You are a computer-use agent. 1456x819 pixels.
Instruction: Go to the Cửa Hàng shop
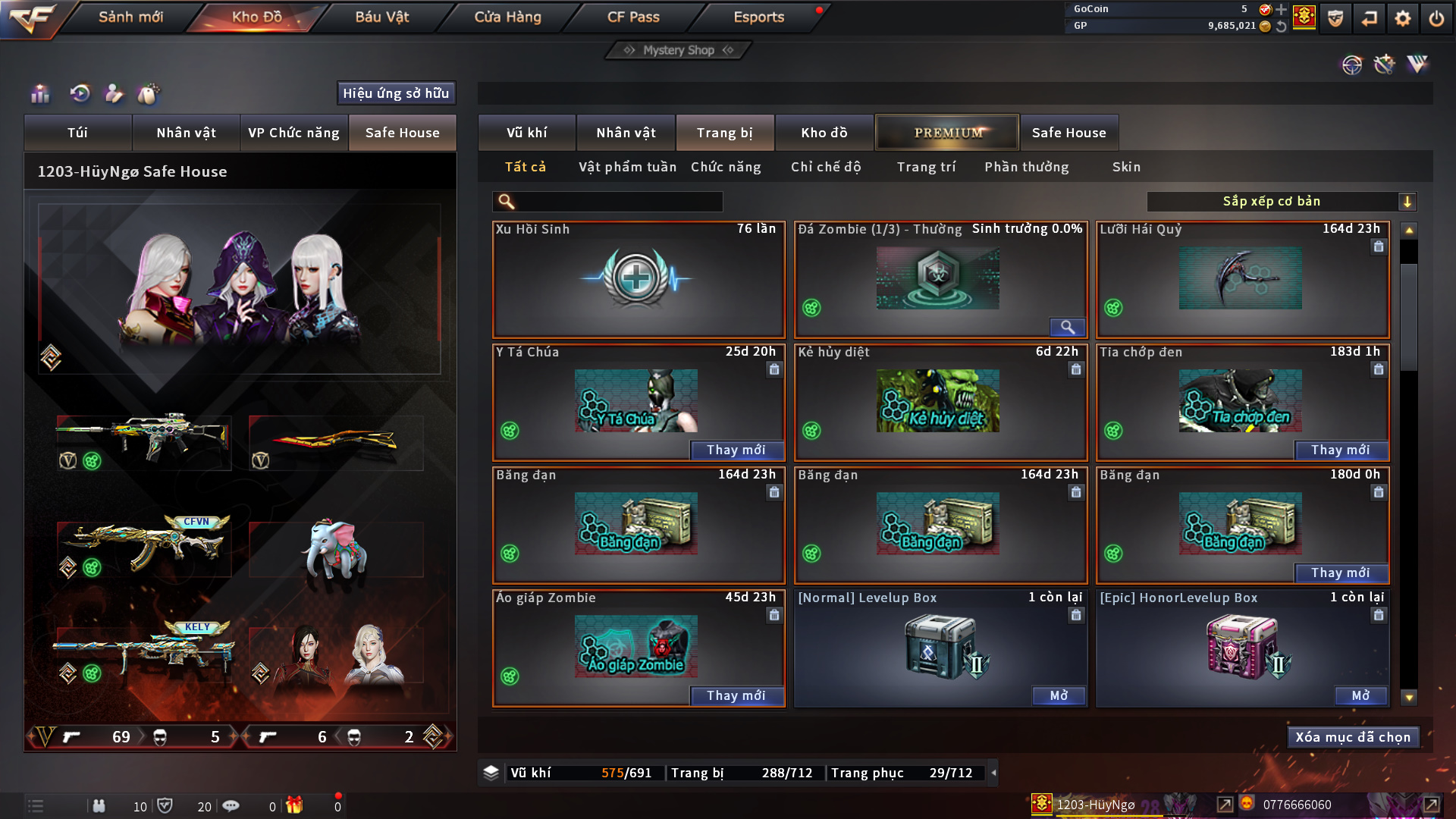coord(507,17)
